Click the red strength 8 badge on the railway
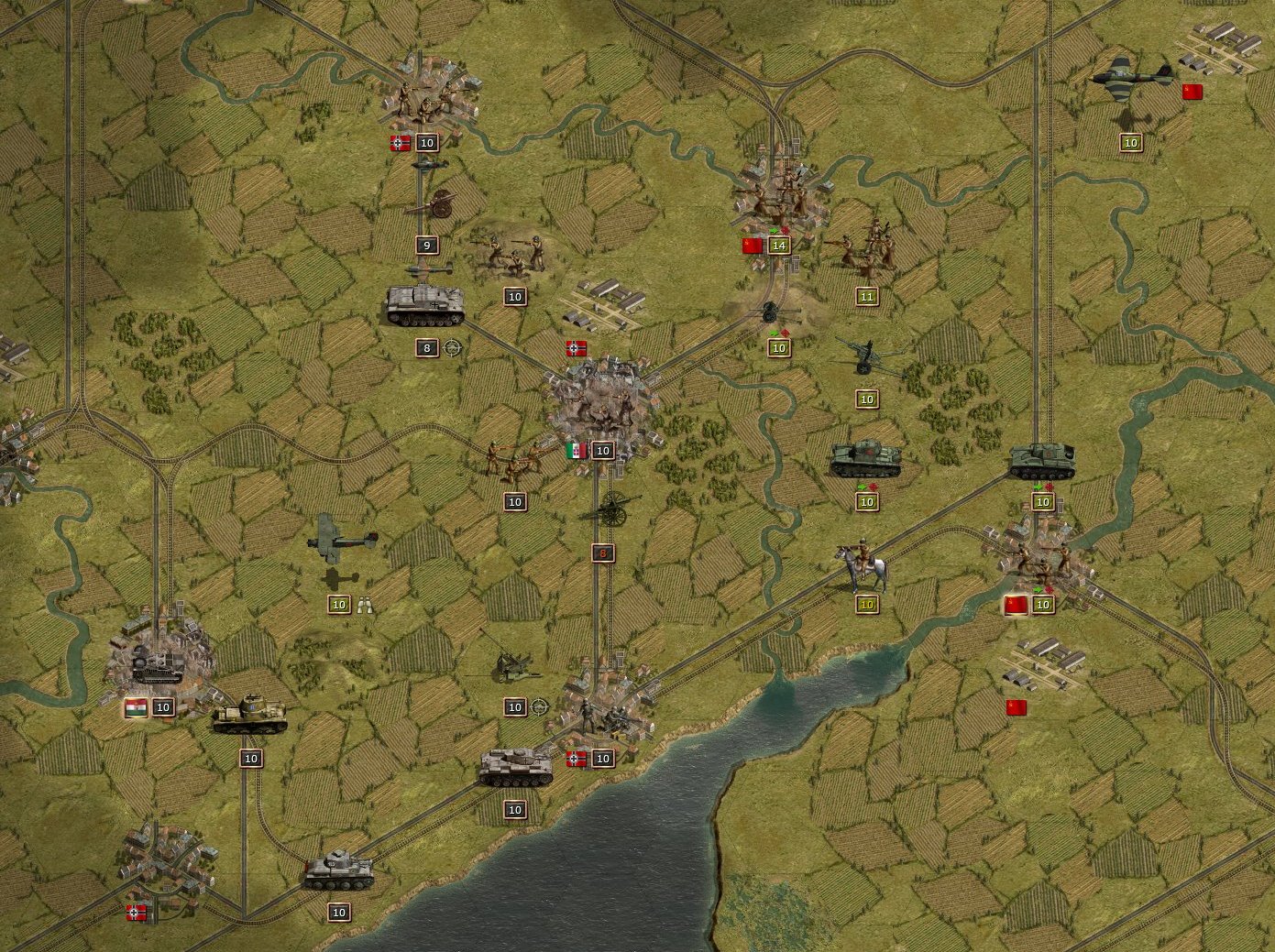The image size is (1275, 952). (601, 553)
